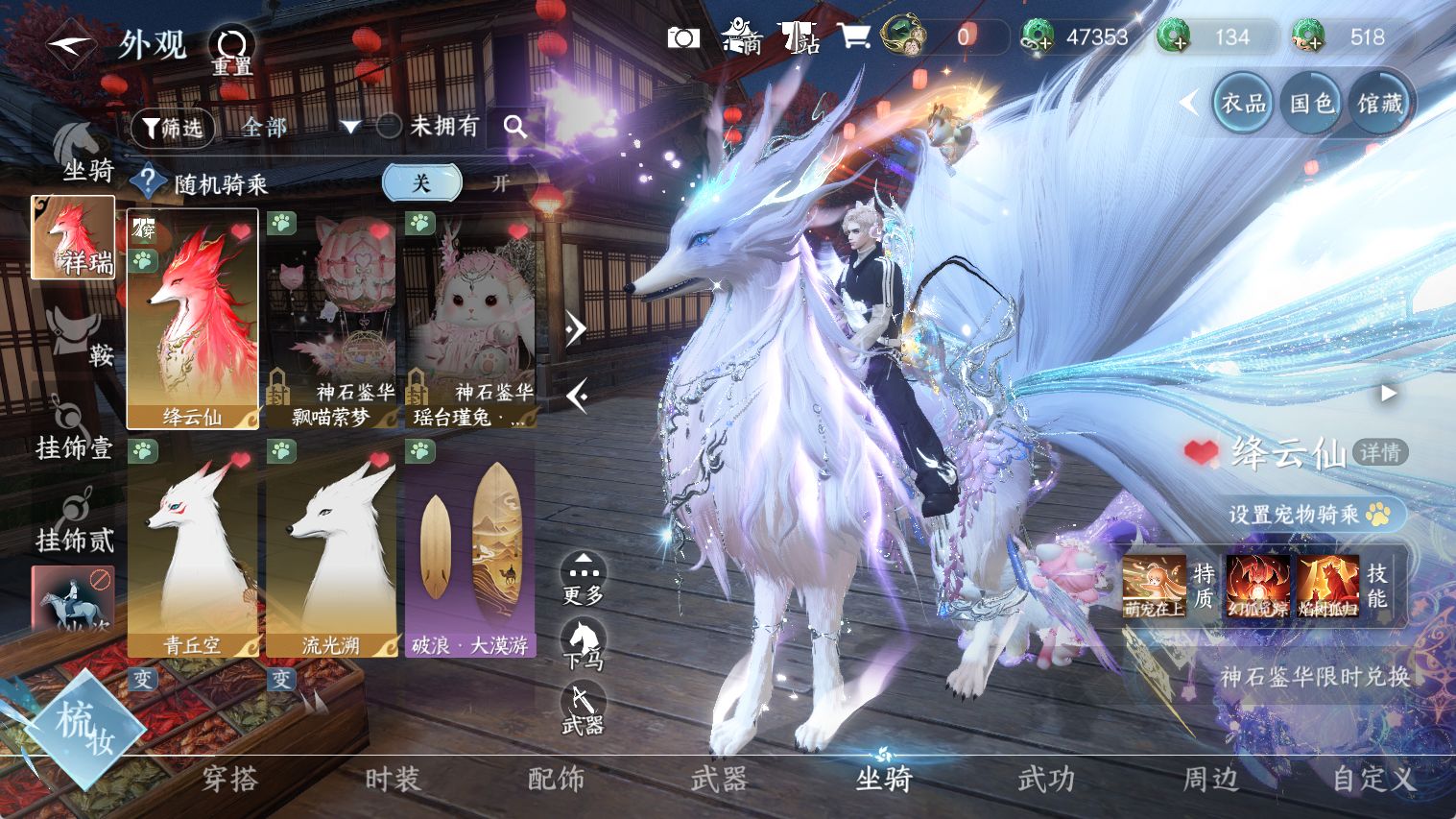Switch to the 时装 bottom tab
Viewport: 1456px width, 819px height.
click(393, 779)
